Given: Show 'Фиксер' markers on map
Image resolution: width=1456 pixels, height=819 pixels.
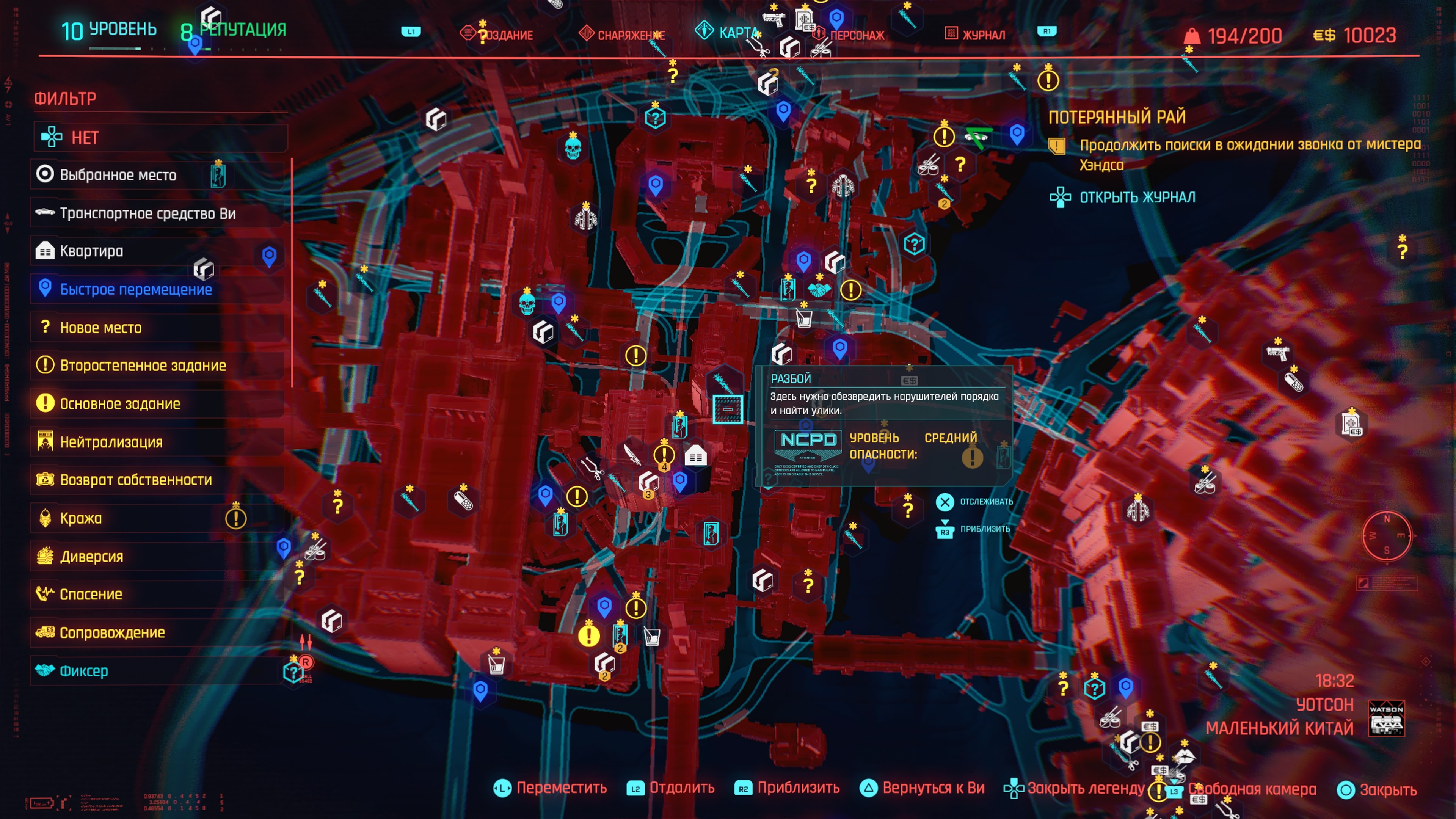Looking at the screenshot, I should 84,671.
